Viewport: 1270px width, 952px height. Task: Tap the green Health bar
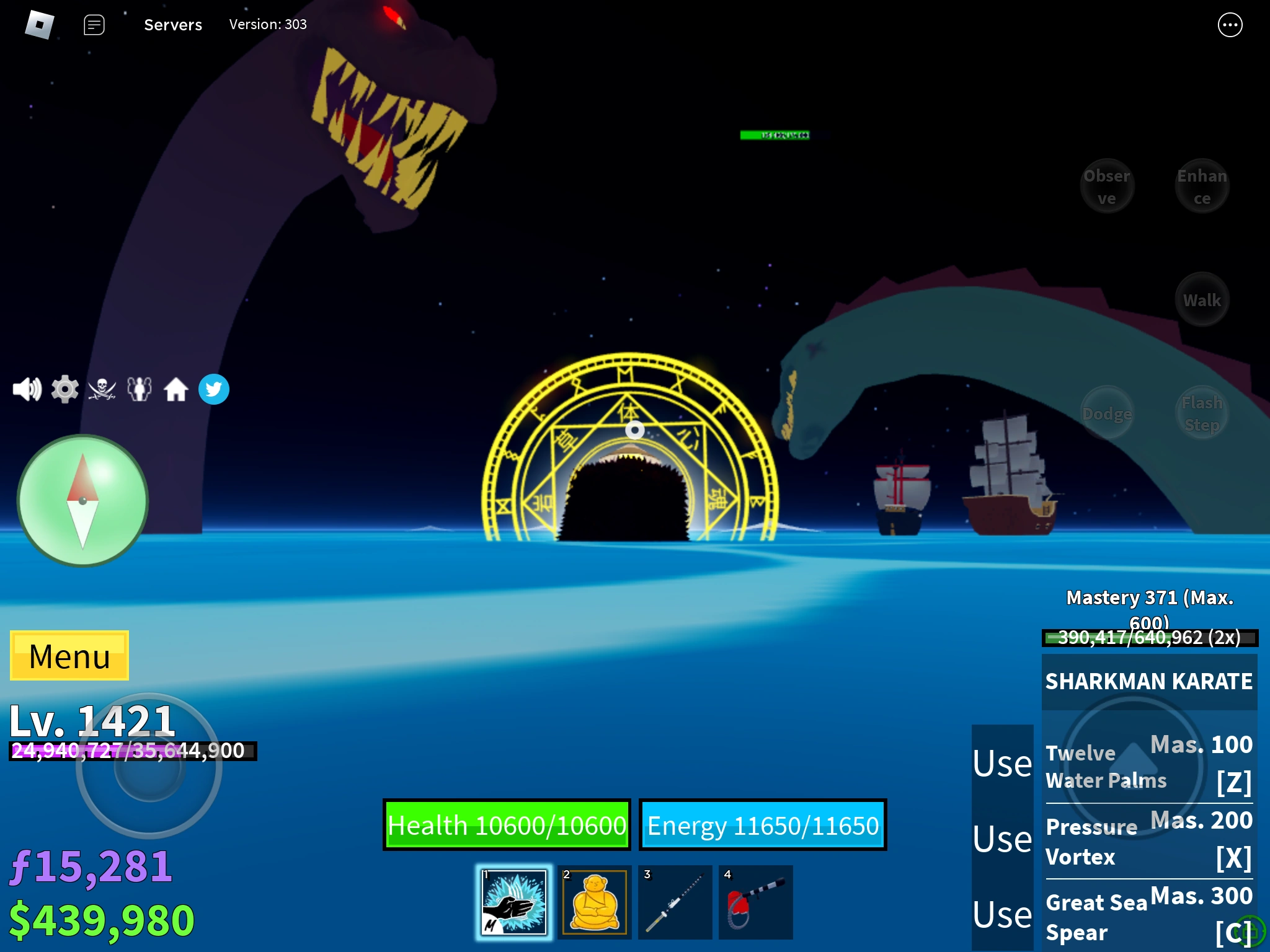(507, 825)
